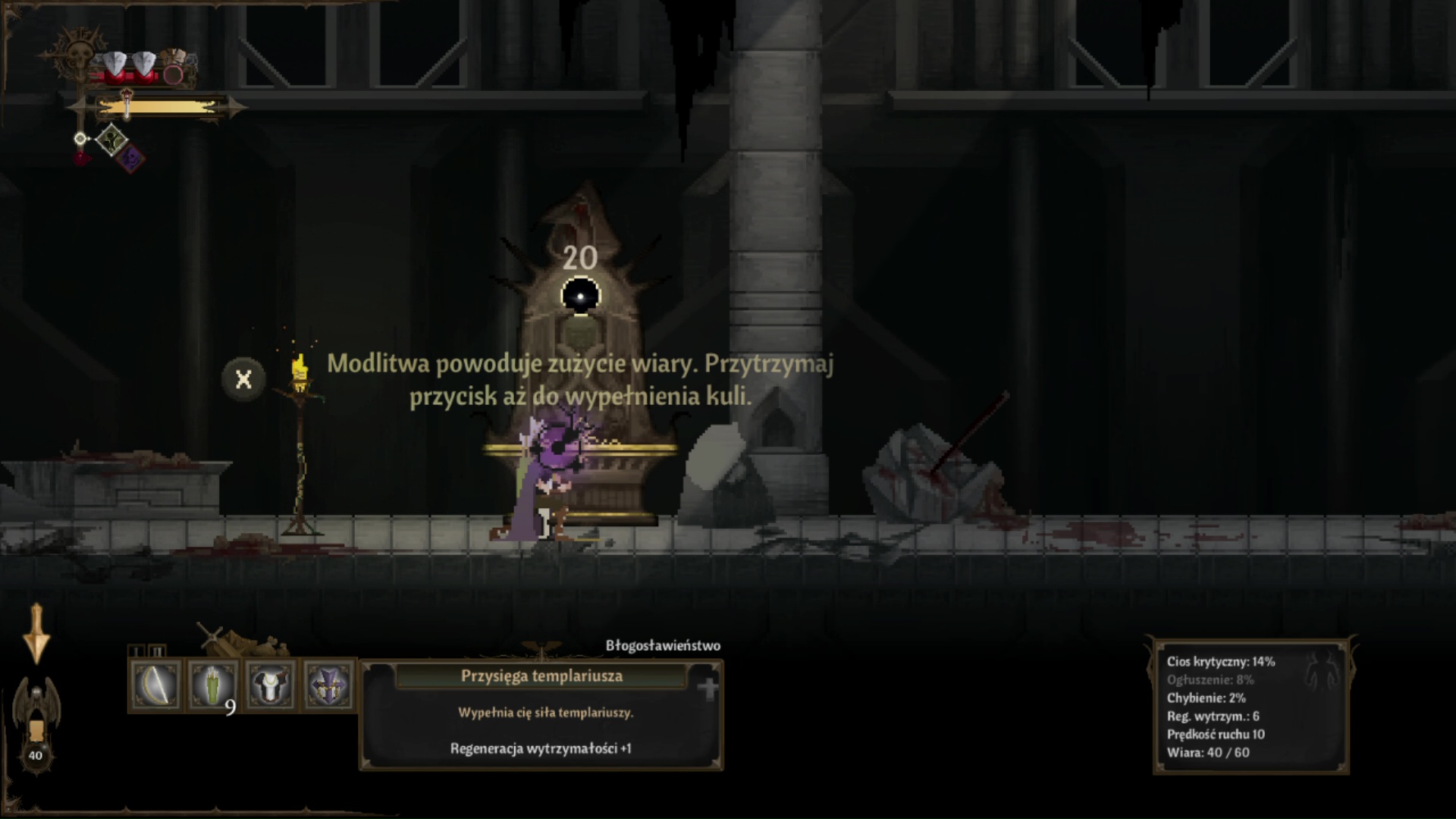The image size is (1456, 819).
Task: Click the skull portrait emblem
Action: [x=77, y=55]
